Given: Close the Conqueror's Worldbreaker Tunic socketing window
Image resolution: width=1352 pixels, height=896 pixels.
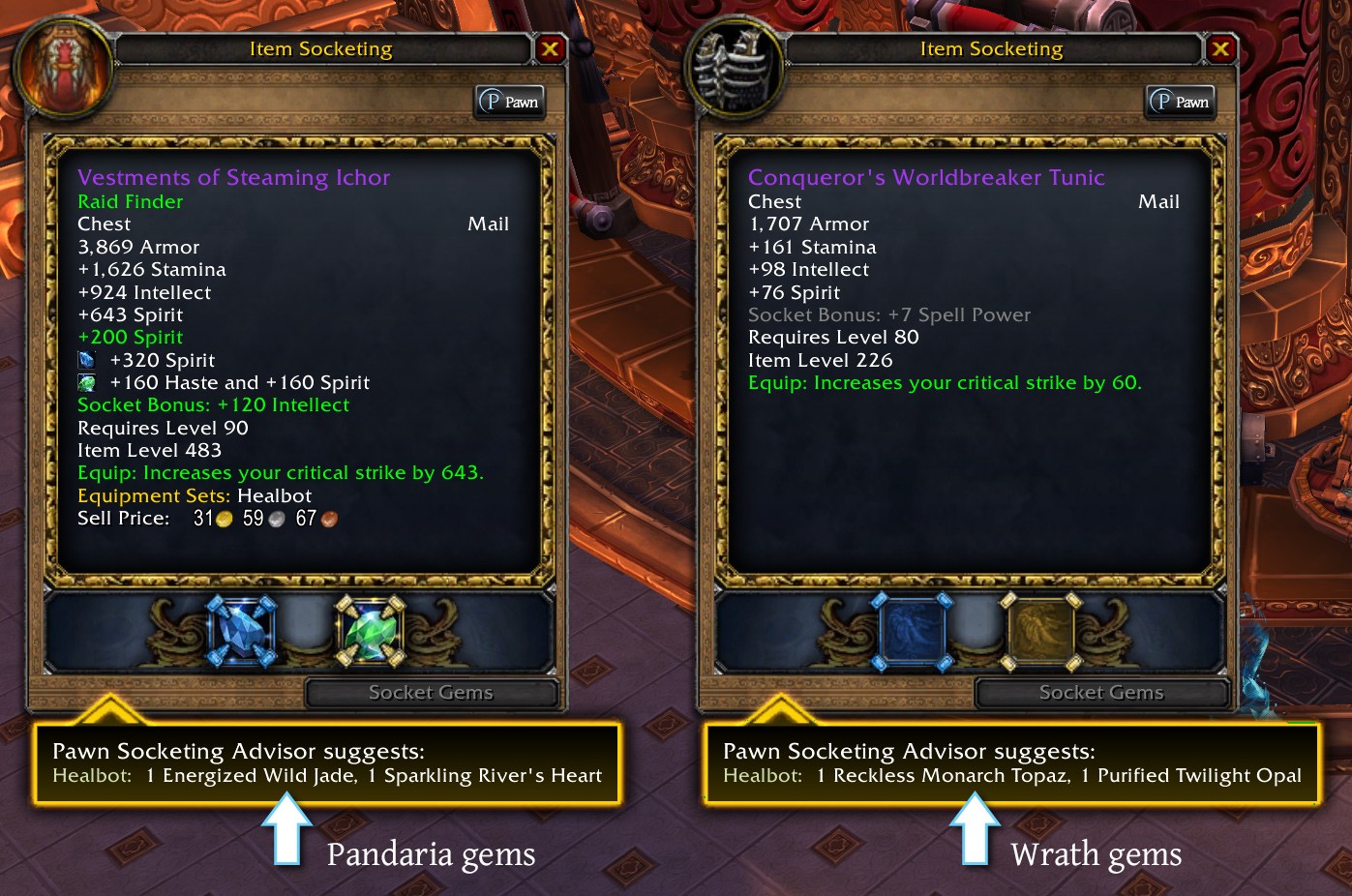Looking at the screenshot, I should [x=1220, y=48].
